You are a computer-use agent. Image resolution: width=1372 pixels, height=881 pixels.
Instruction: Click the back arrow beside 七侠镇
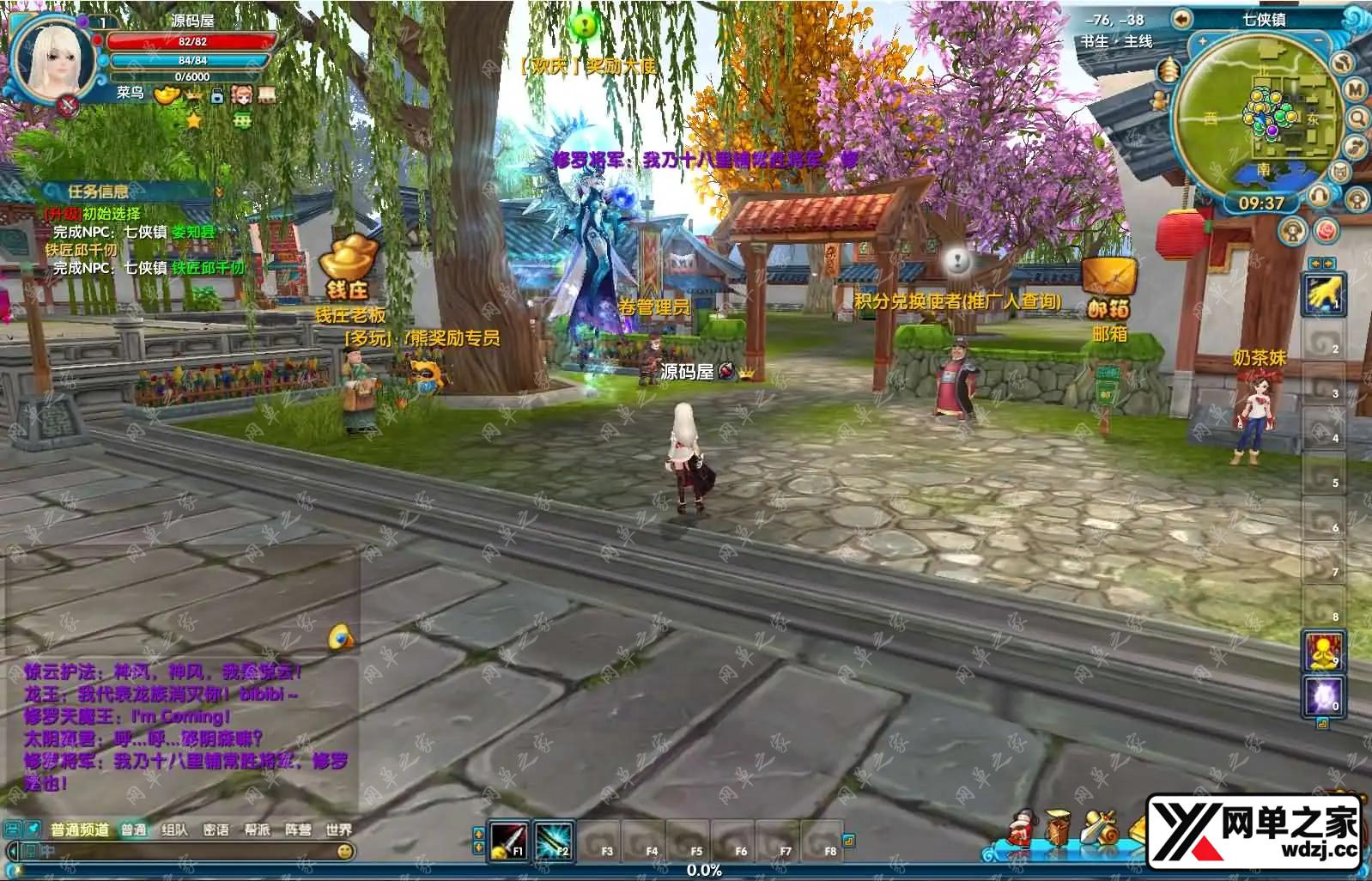click(x=1182, y=19)
